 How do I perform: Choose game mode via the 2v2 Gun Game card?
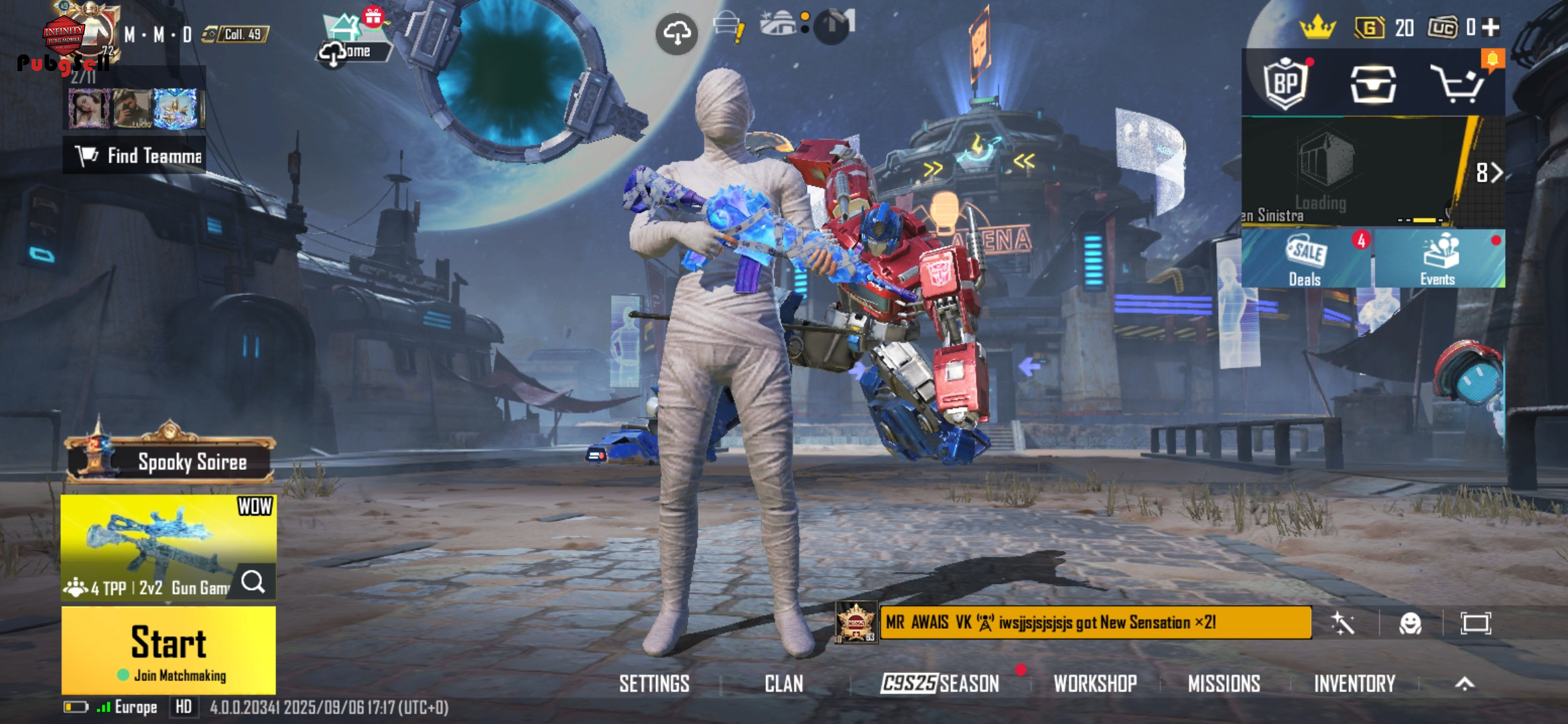168,546
